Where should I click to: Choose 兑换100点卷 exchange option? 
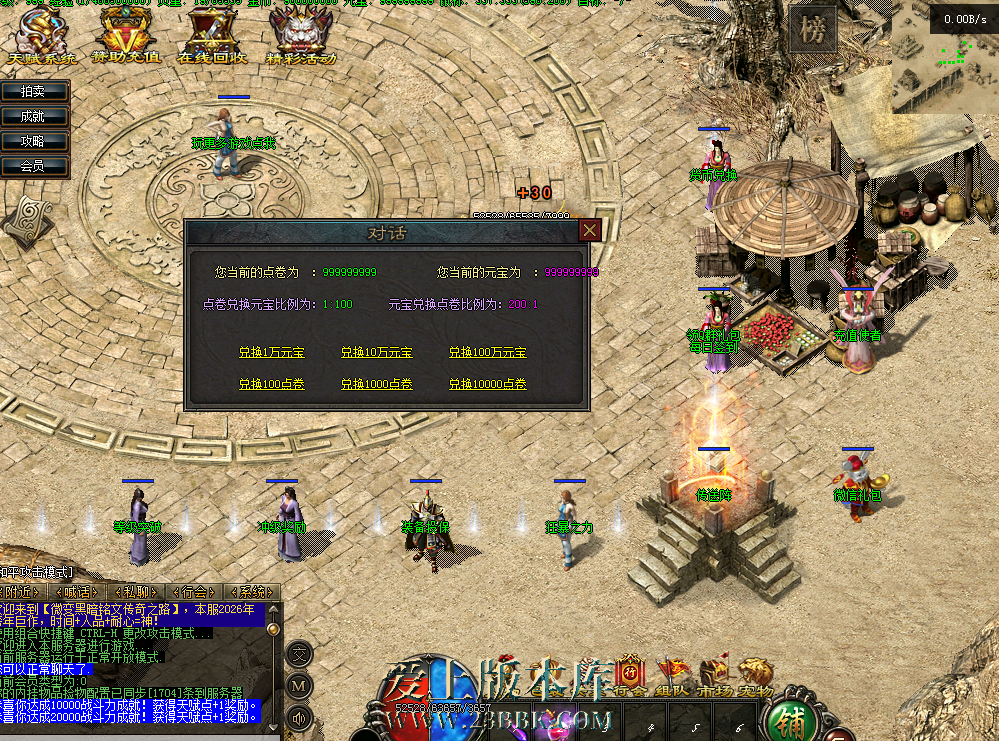pyautogui.click(x=271, y=384)
